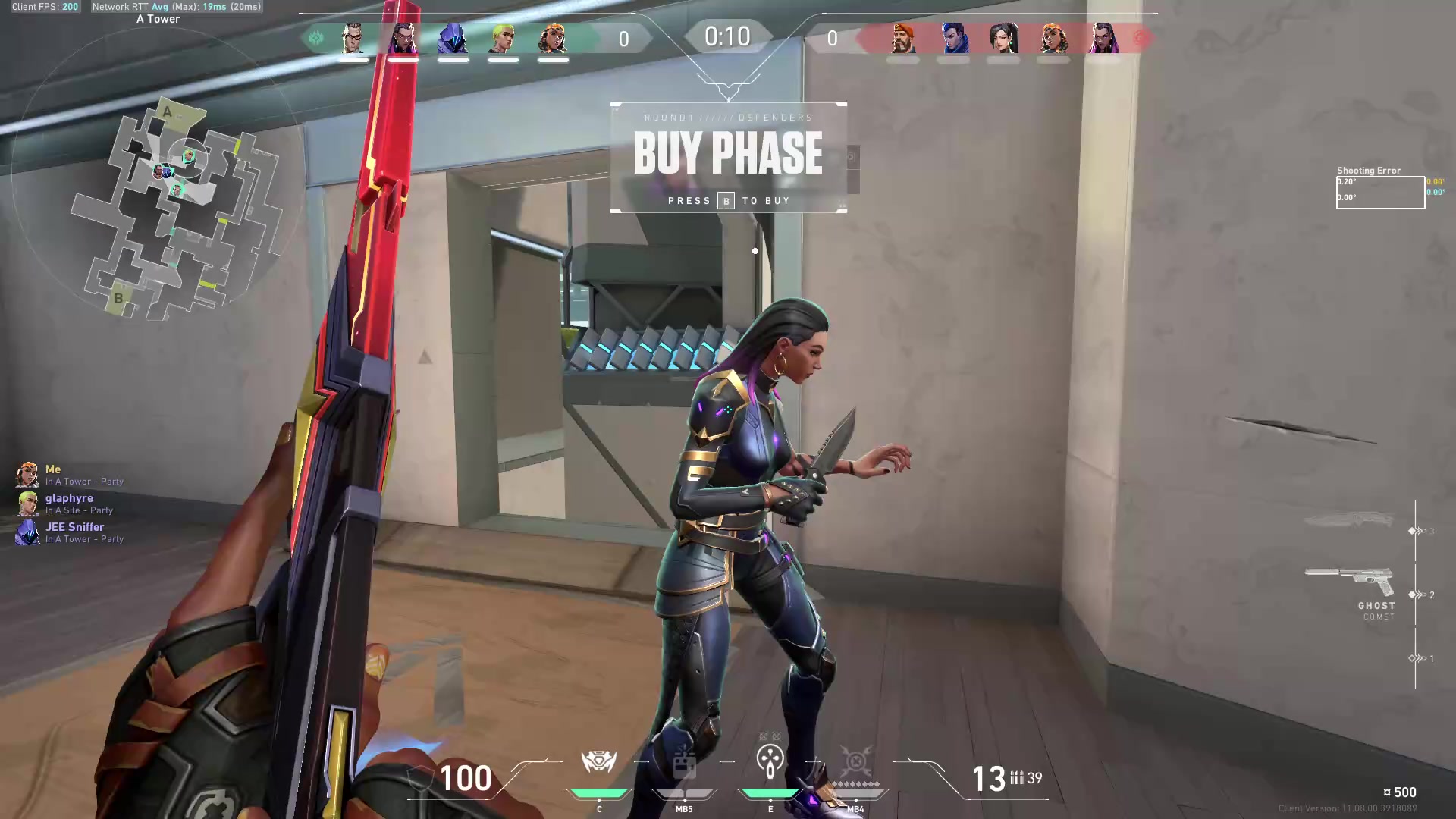Choose the Paint Shells grenade ability
This screenshot has height=819, width=1456.
pyautogui.click(x=770, y=761)
